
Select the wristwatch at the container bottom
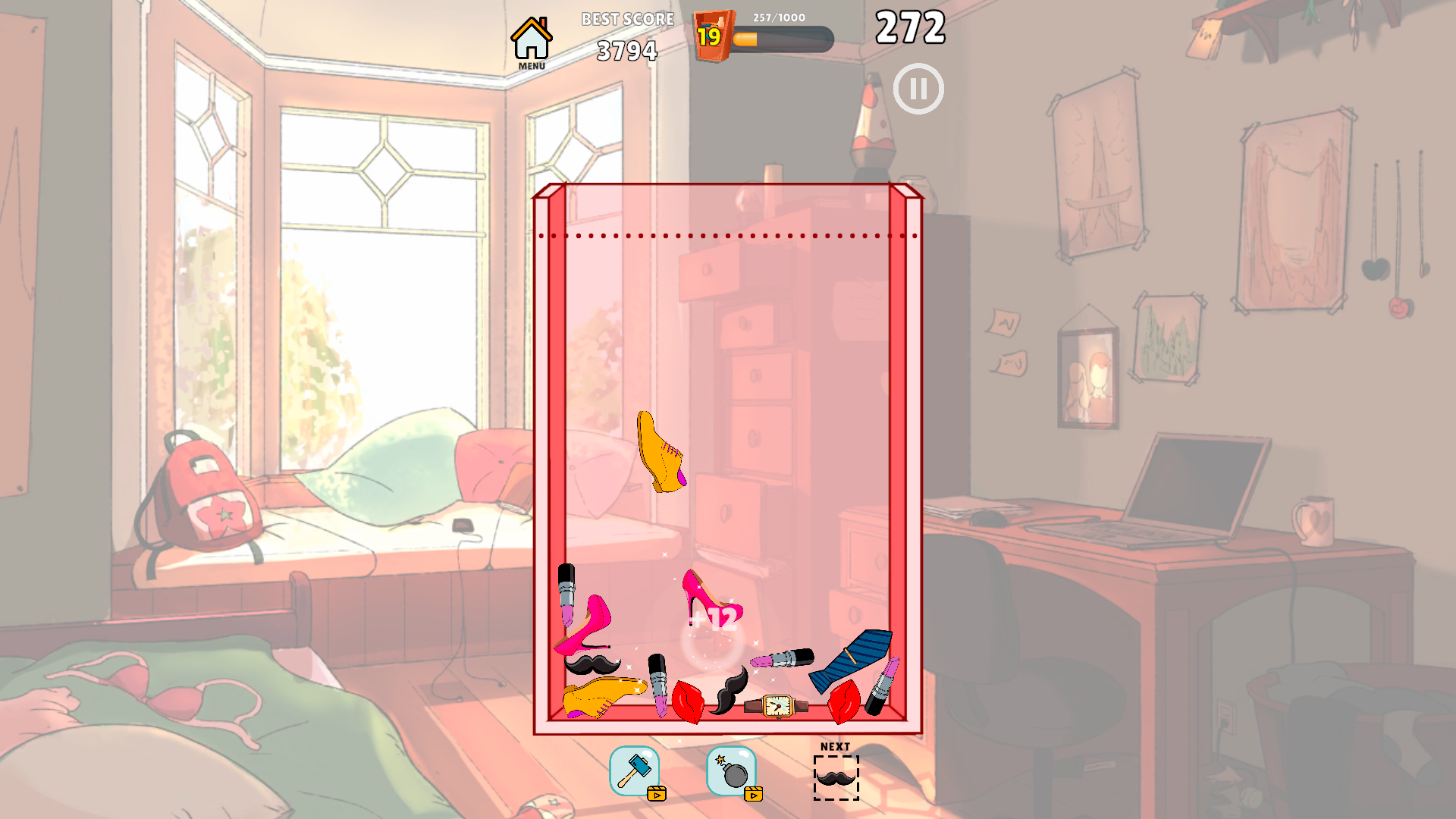tap(777, 707)
